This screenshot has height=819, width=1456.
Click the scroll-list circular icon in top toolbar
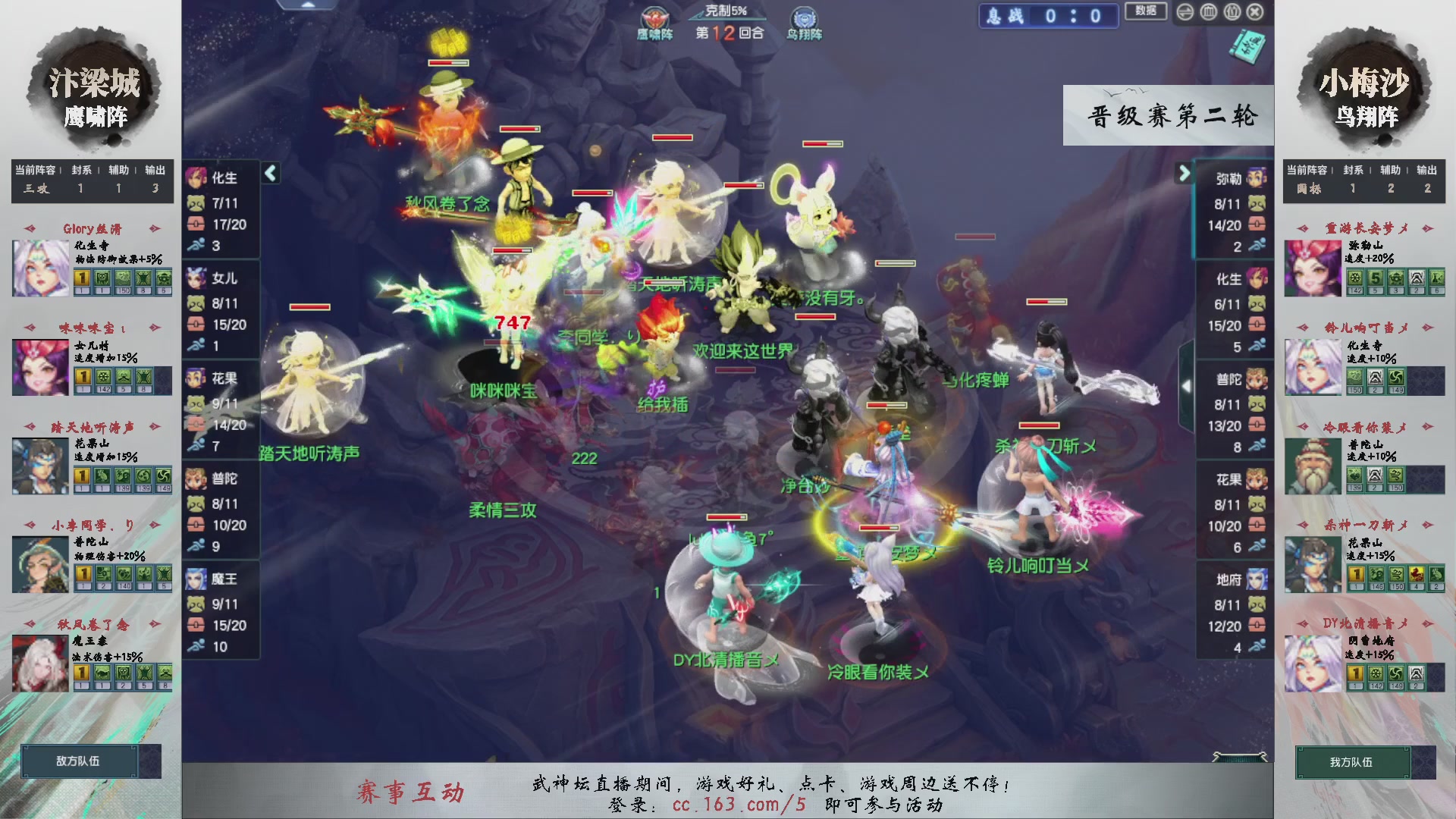tap(1232, 12)
